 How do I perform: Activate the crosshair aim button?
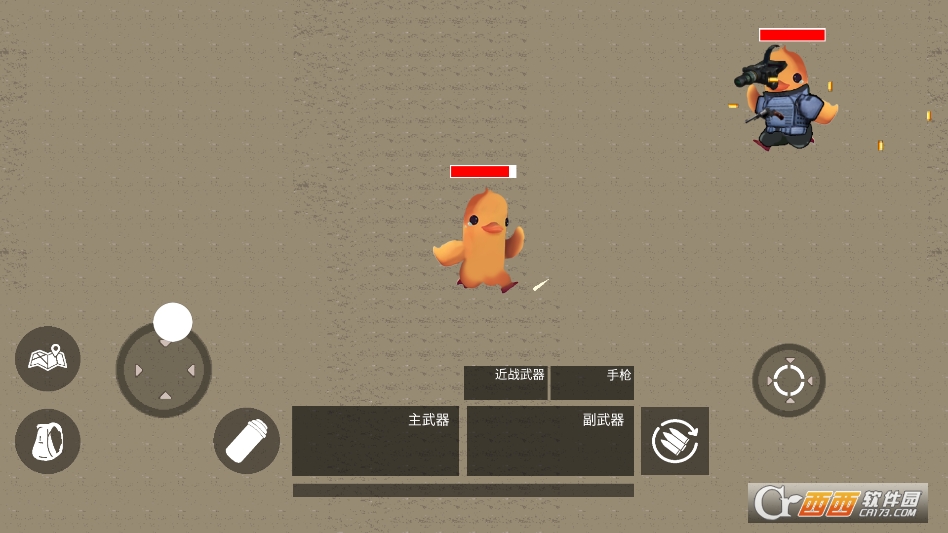pyautogui.click(x=789, y=380)
